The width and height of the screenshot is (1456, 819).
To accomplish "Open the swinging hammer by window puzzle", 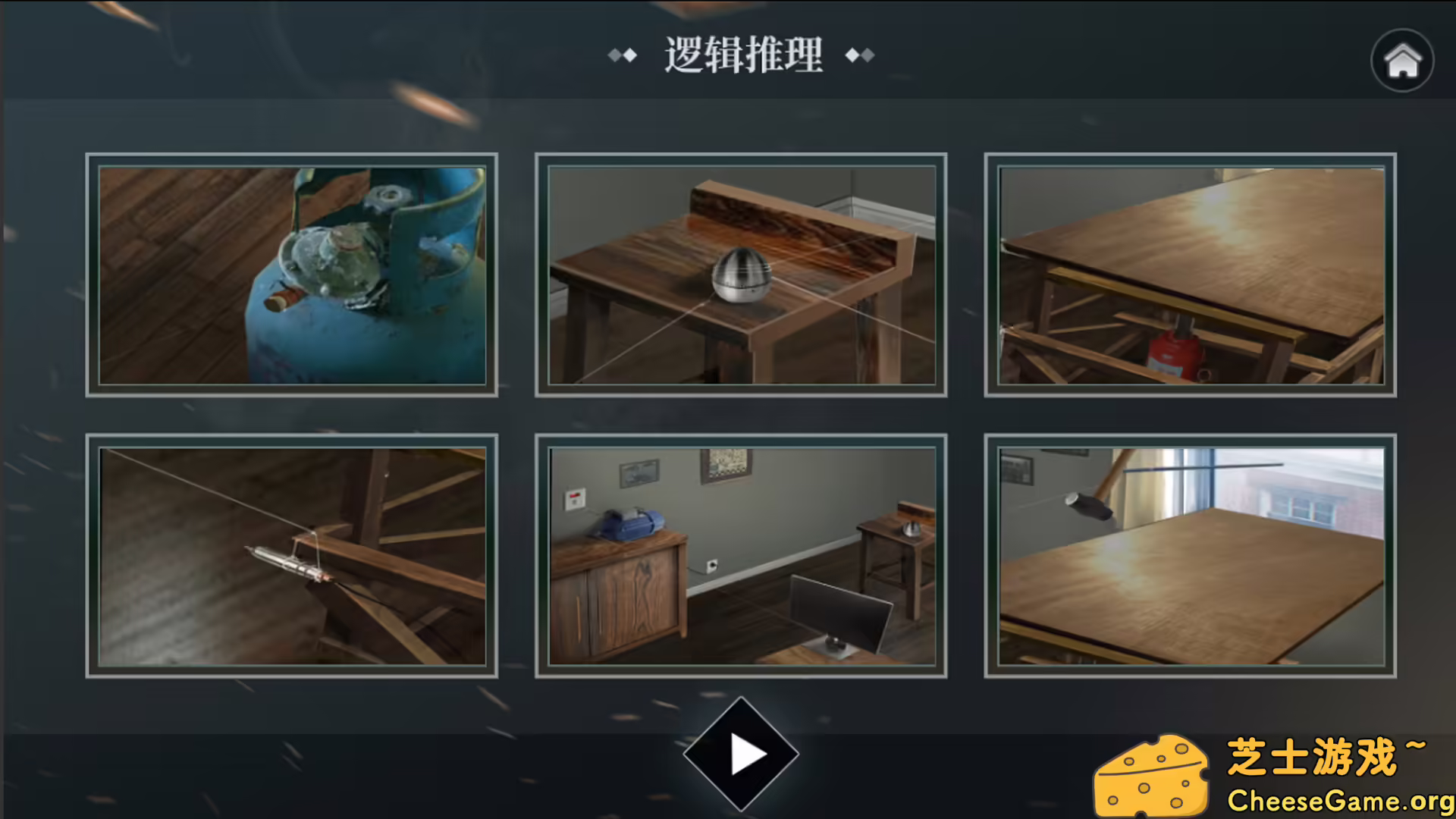I will pyautogui.click(x=1189, y=555).
